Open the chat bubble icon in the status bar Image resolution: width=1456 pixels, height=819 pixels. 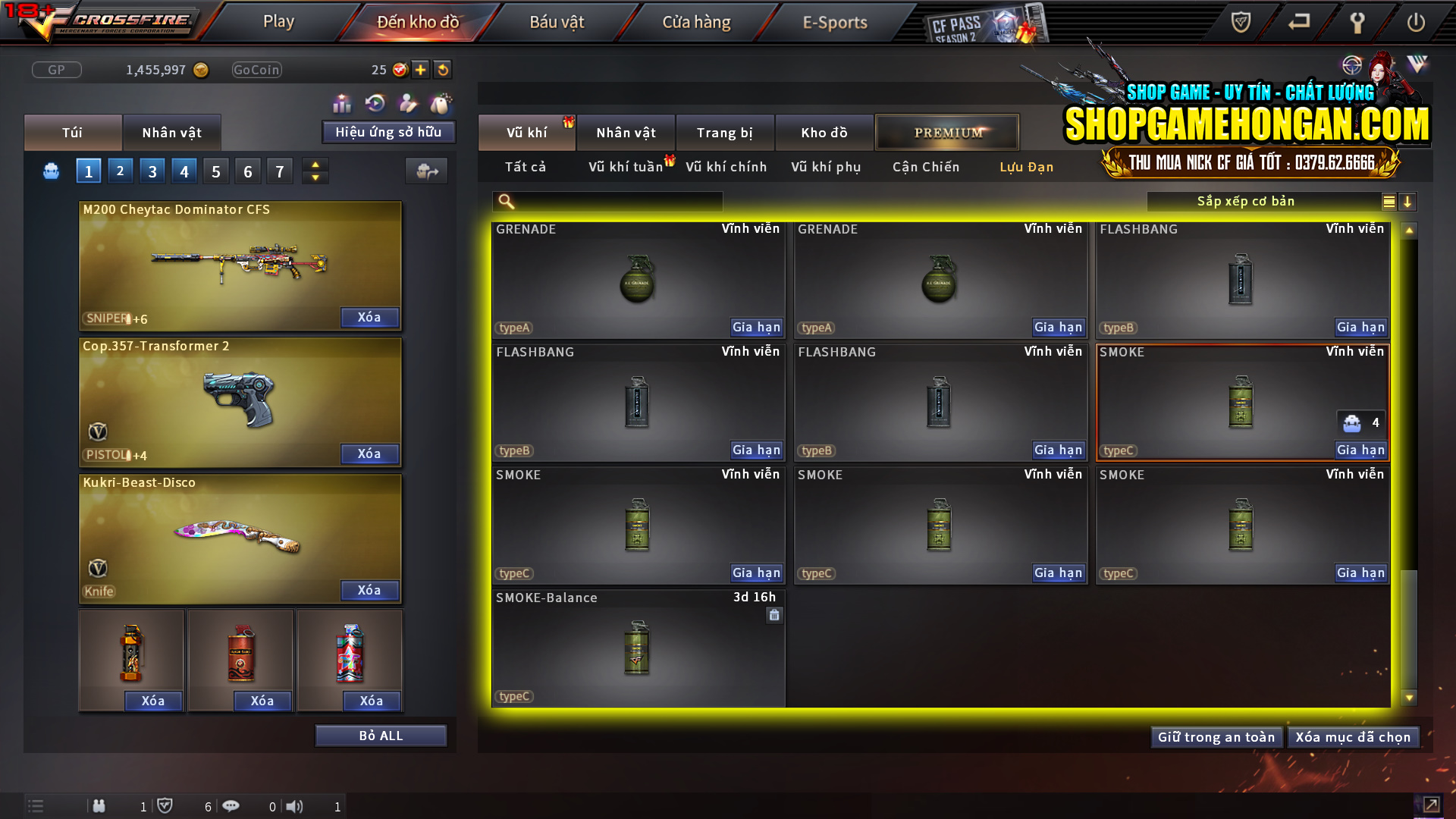point(231,806)
